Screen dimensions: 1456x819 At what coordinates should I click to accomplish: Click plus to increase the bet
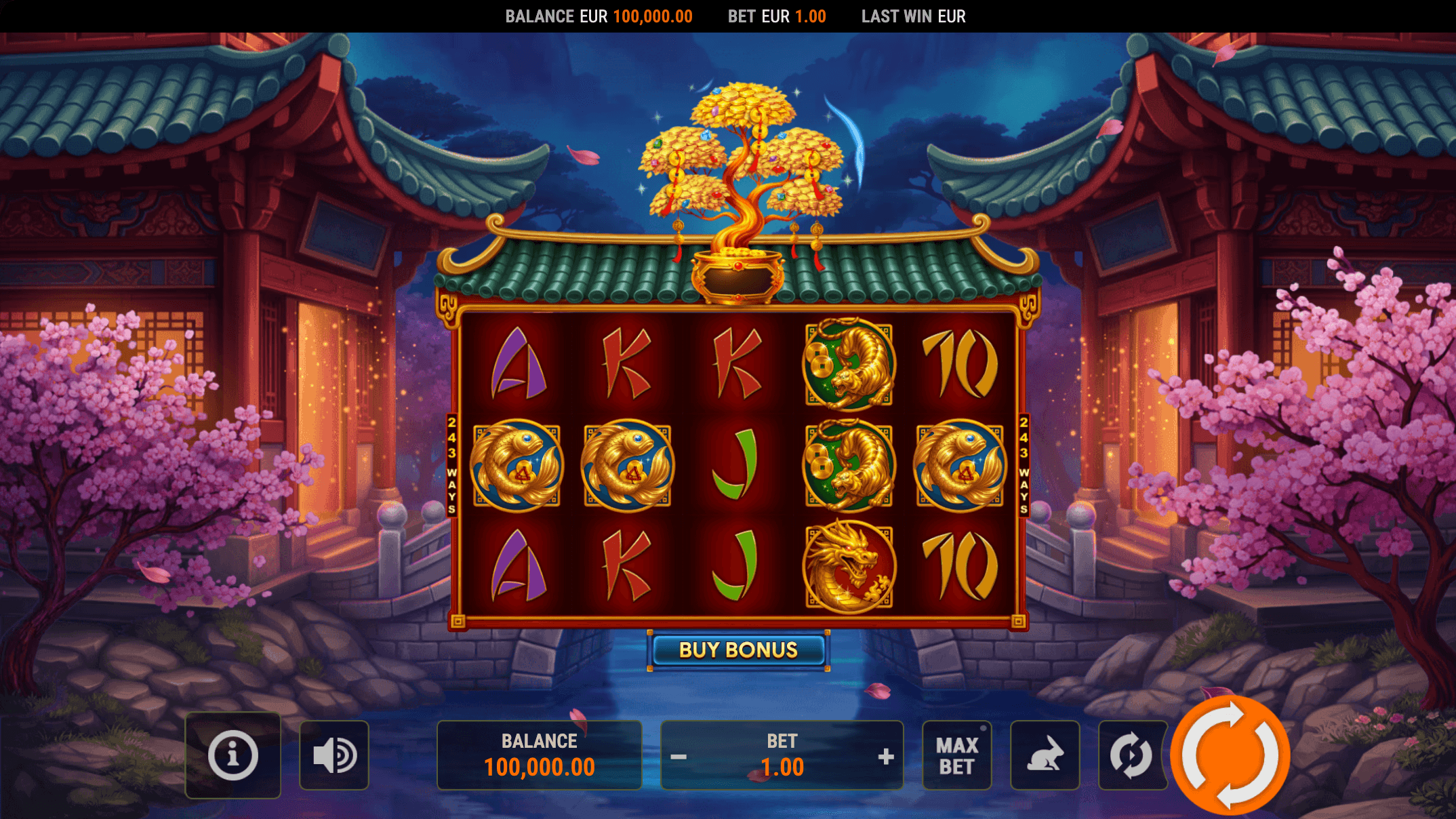pos(887,755)
